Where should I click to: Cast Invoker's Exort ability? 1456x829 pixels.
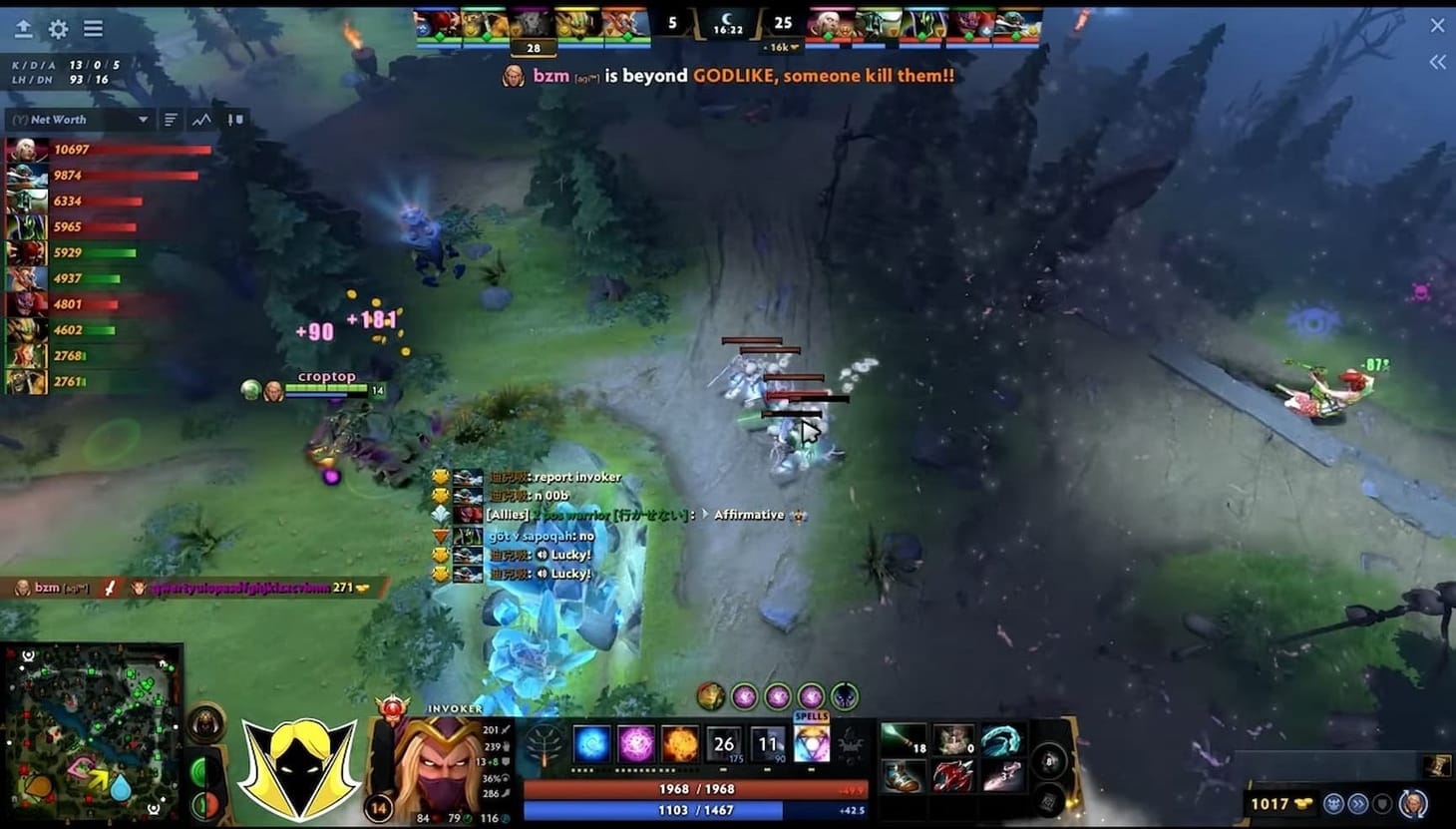click(681, 744)
